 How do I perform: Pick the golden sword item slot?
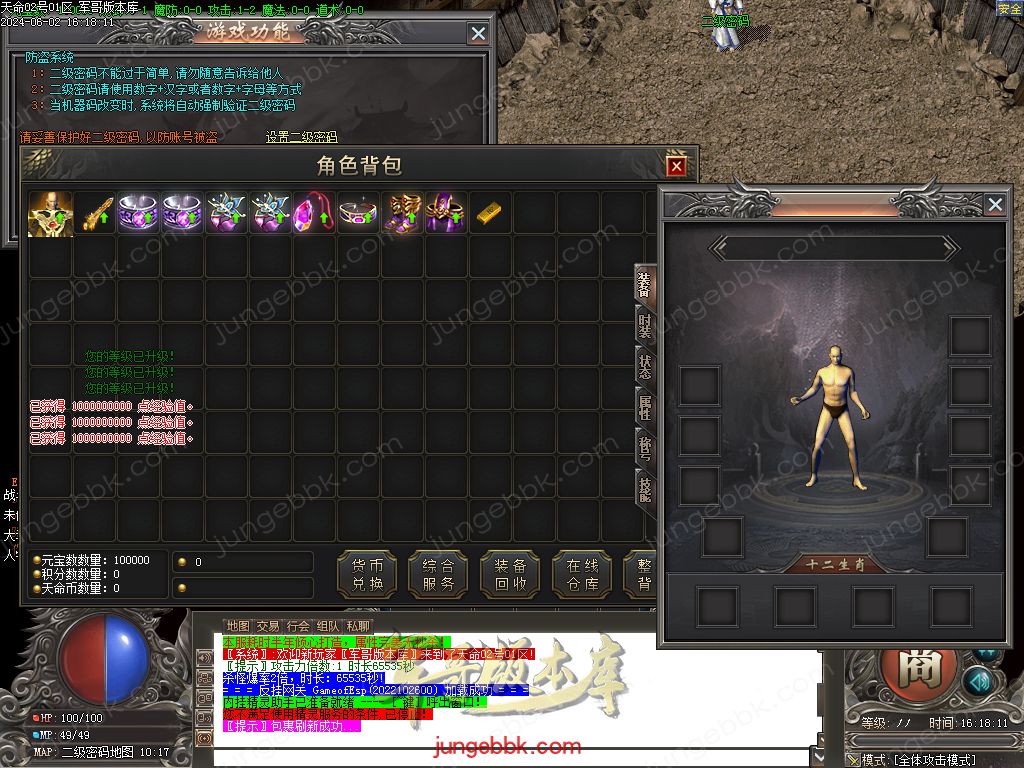tap(94, 214)
